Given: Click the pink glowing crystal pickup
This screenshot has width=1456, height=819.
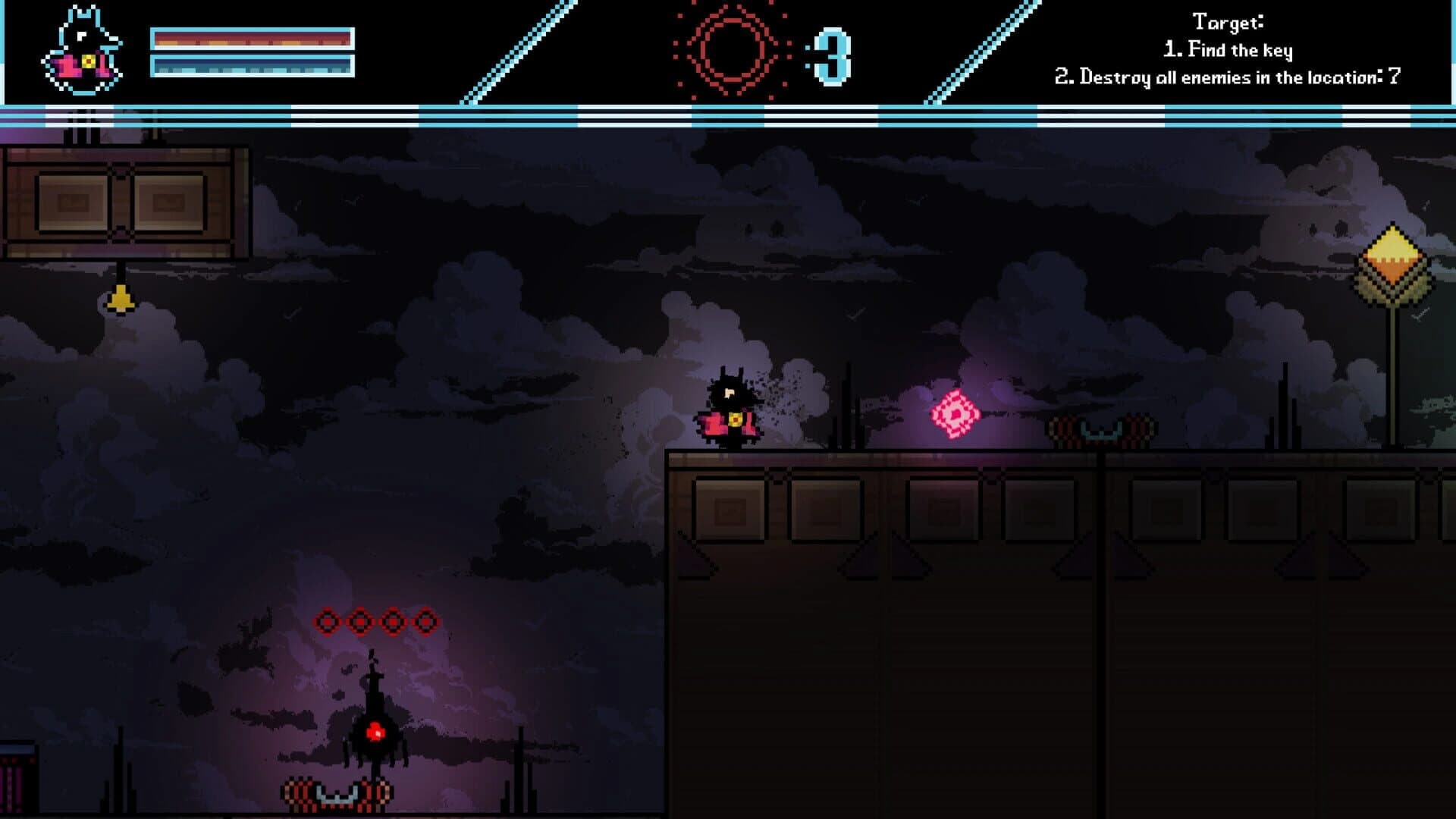Looking at the screenshot, I should point(955,413).
